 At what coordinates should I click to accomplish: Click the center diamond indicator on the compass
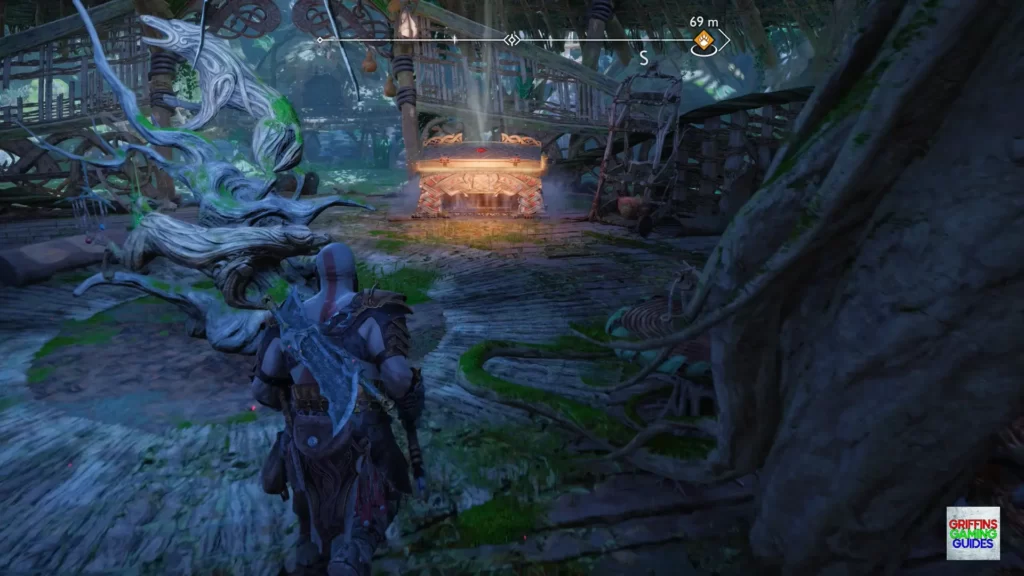(x=512, y=40)
